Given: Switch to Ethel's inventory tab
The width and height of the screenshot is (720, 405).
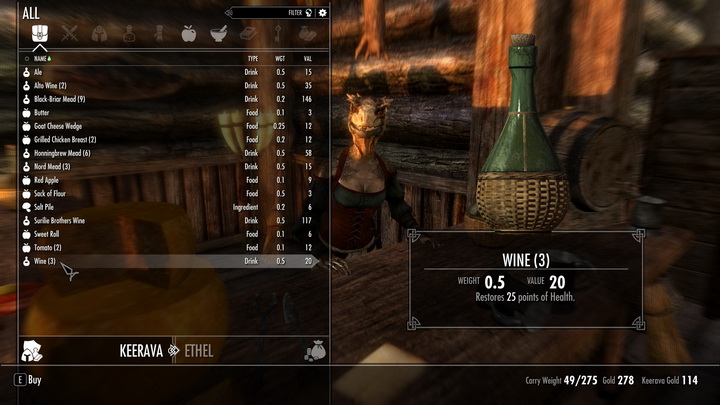Looking at the screenshot, I should (198, 351).
